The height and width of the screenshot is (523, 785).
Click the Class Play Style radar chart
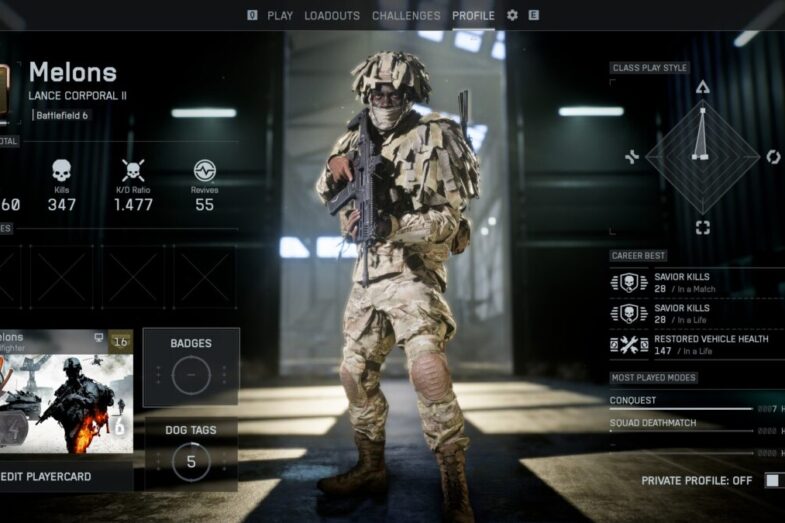tap(702, 155)
